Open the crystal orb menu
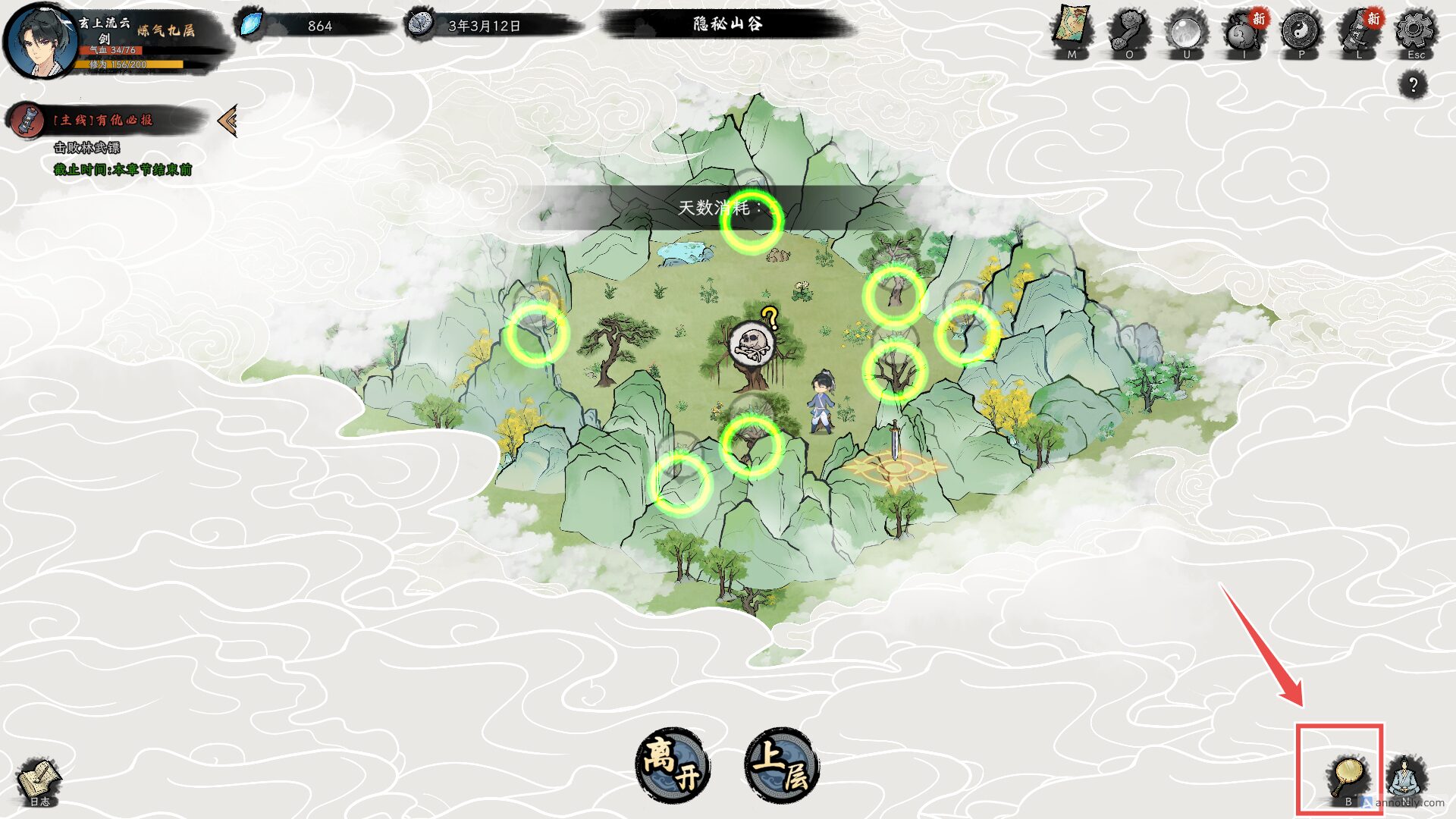The image size is (1456, 819). (1187, 32)
